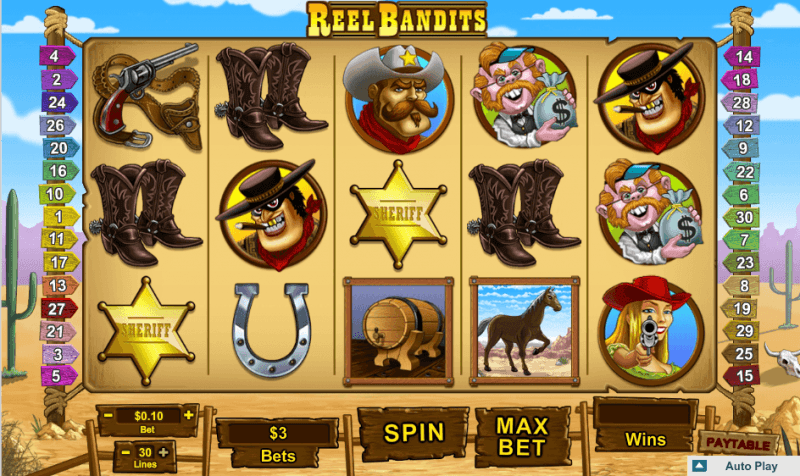Open the Auto Play panel
800x476 pixels.
[743, 467]
